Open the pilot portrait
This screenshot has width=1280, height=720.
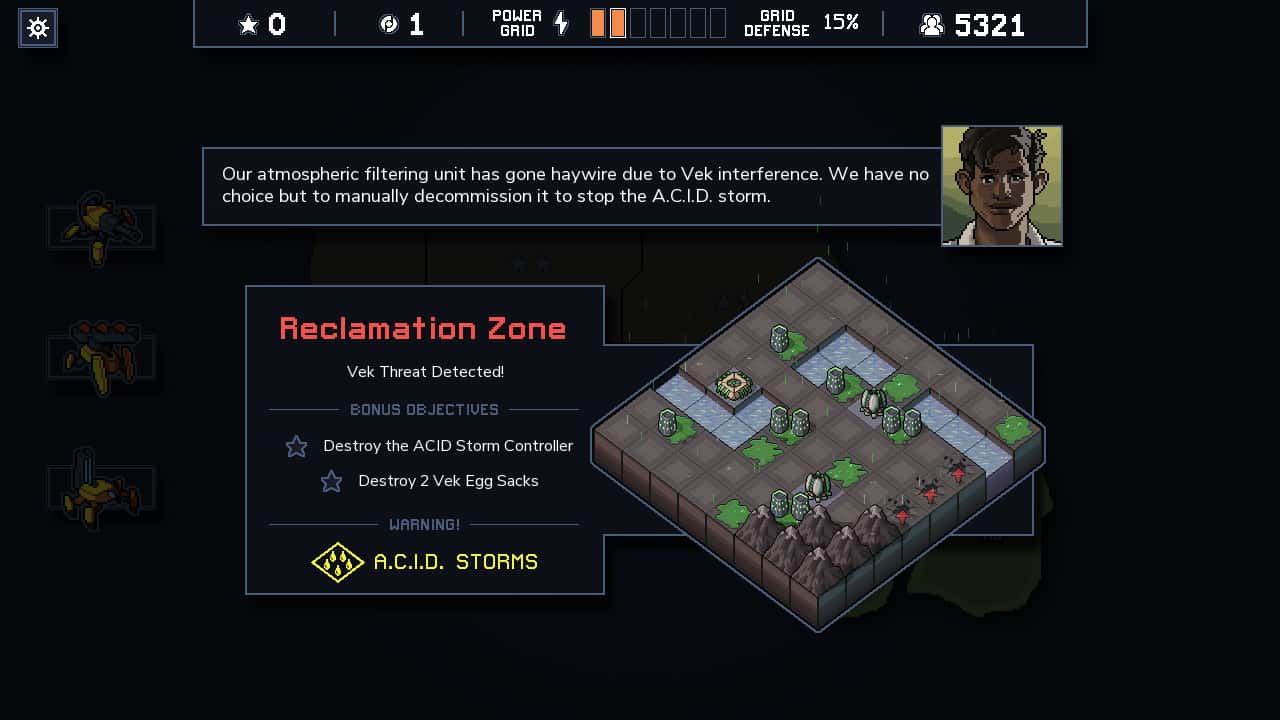[x=1001, y=185]
